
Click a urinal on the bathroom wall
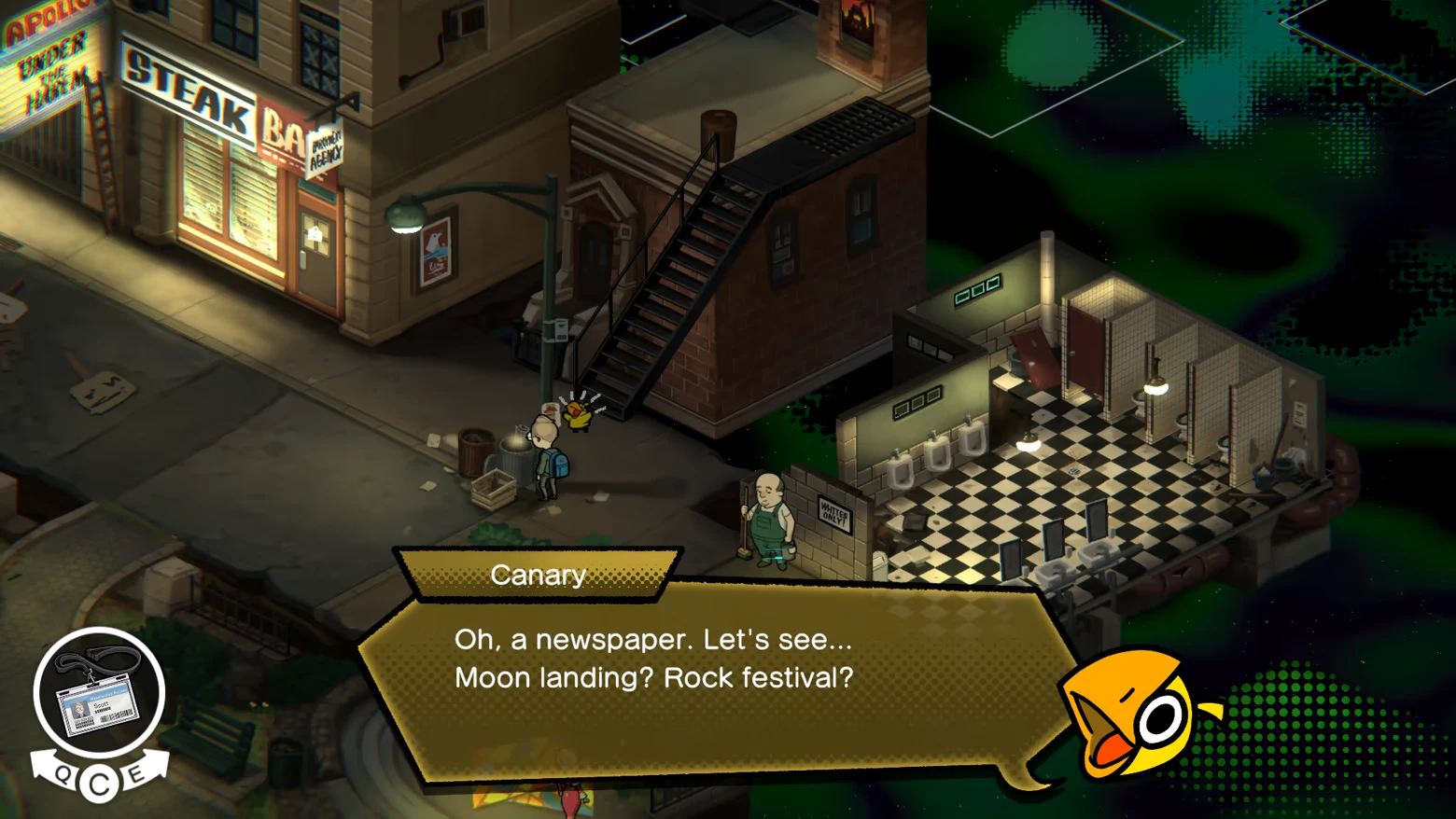(938, 452)
